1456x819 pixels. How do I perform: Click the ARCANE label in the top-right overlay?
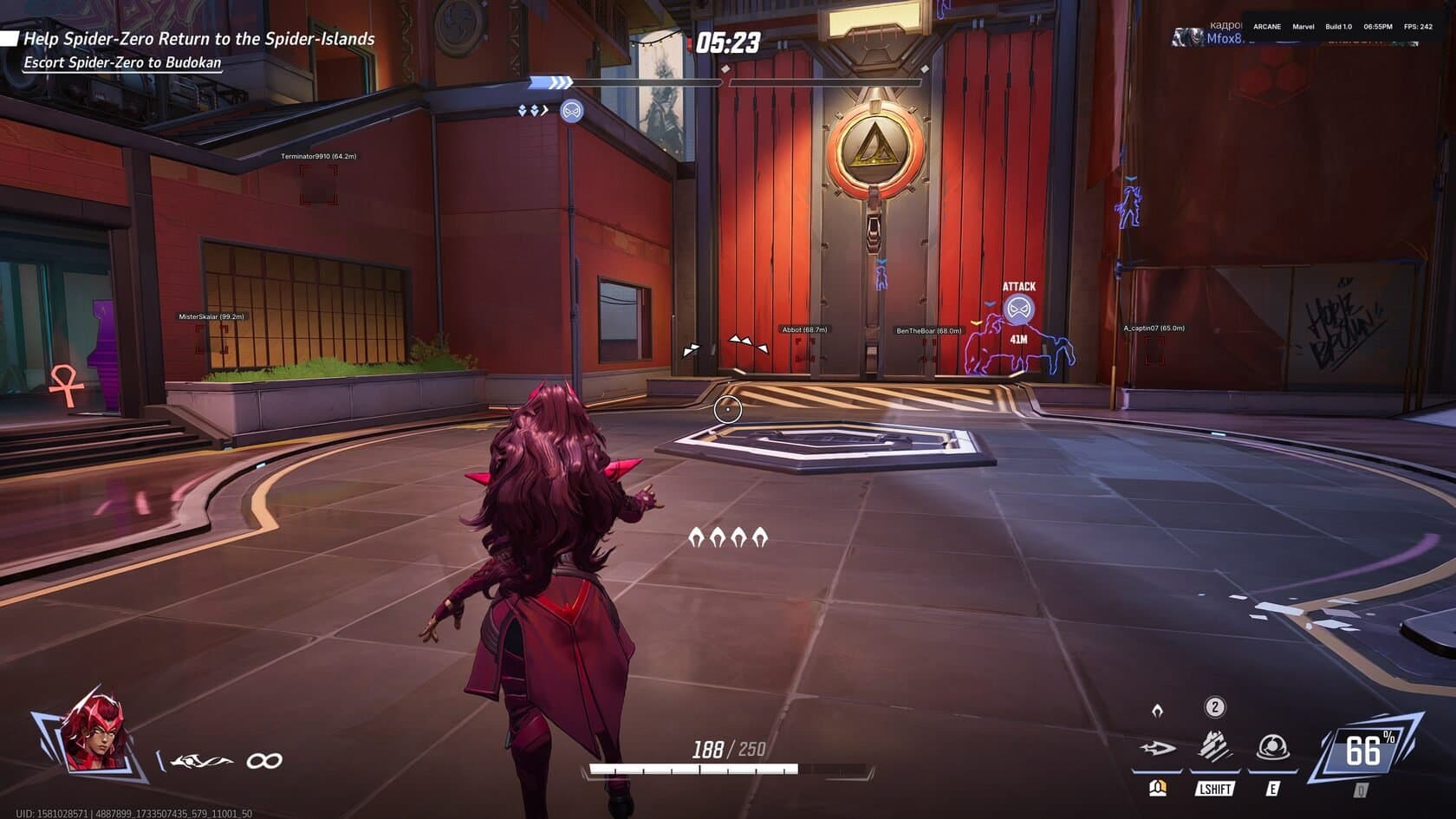tap(1266, 26)
